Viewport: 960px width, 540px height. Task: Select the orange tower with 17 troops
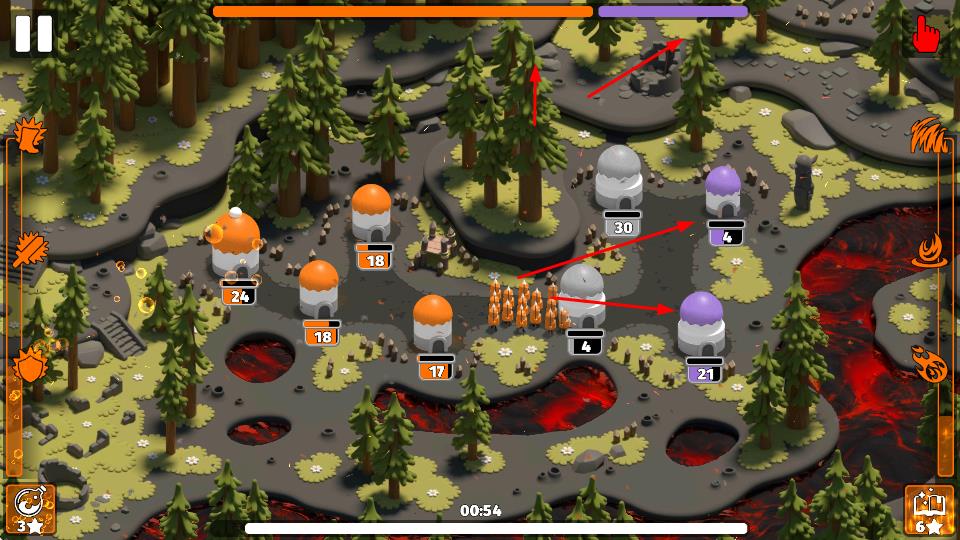pyautogui.click(x=433, y=323)
